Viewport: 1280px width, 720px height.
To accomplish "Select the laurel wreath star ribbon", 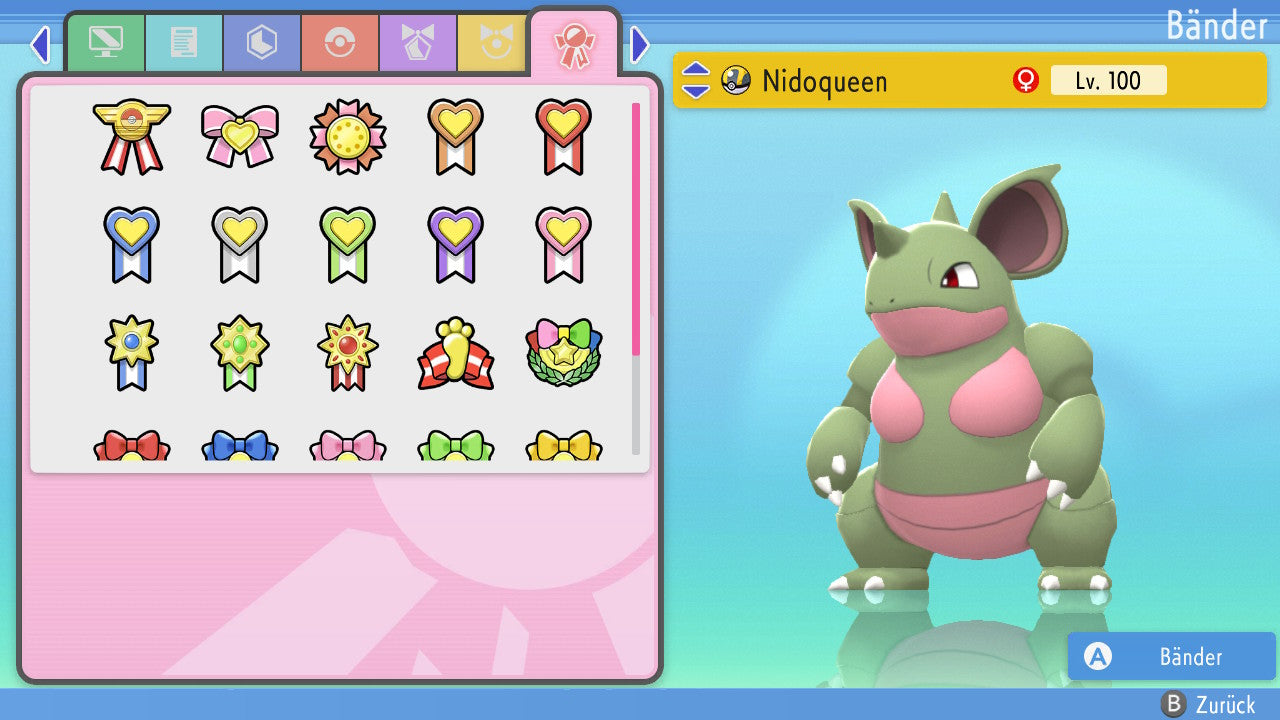I will coord(563,353).
